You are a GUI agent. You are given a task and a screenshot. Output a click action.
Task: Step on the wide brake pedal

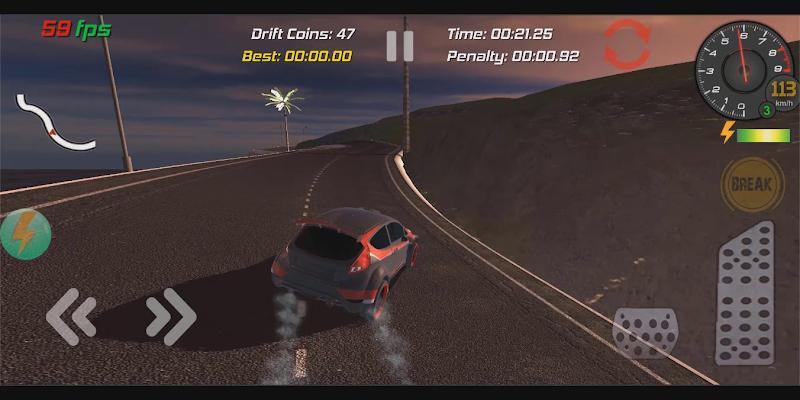tap(644, 333)
